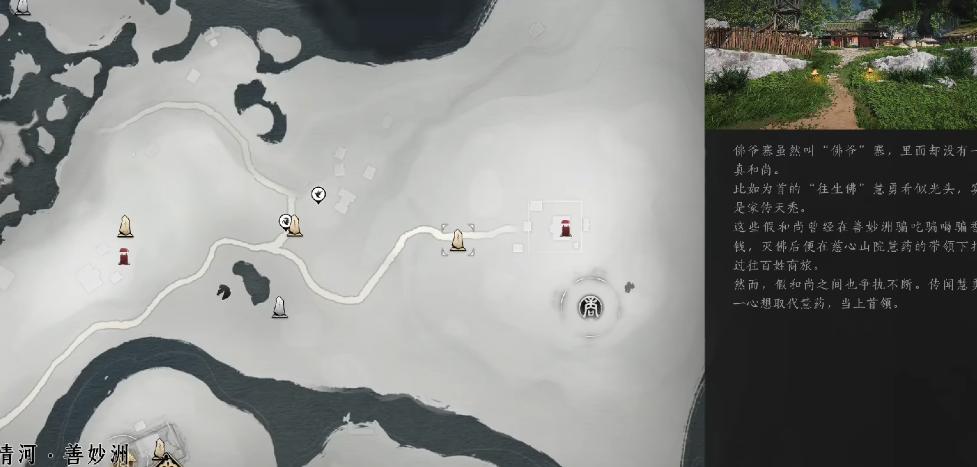Screen dimensions: 977x467
Task: Select the circular 崗 map icon
Action: (589, 307)
